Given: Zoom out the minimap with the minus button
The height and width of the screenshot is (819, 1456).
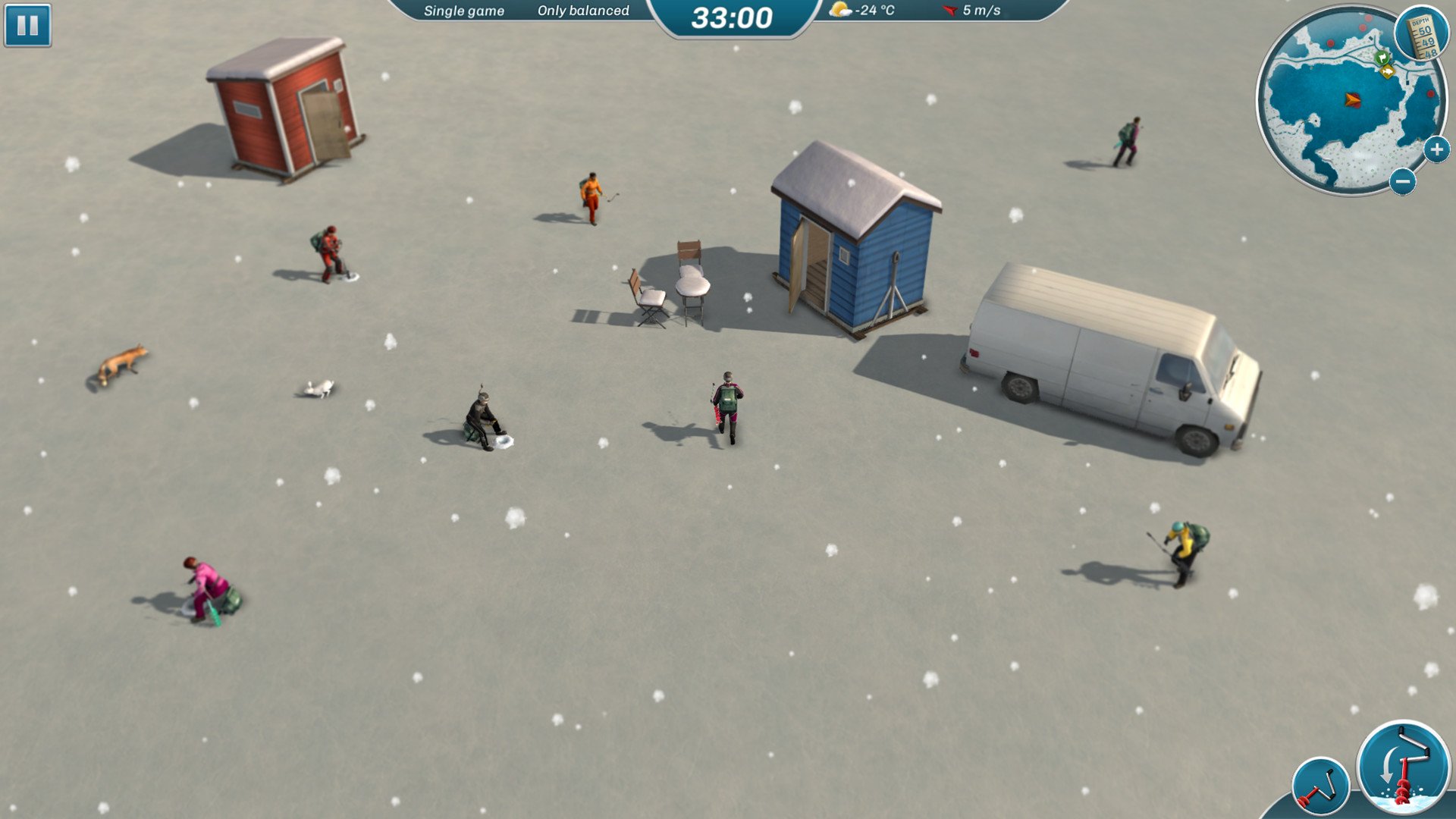Looking at the screenshot, I should (1402, 181).
